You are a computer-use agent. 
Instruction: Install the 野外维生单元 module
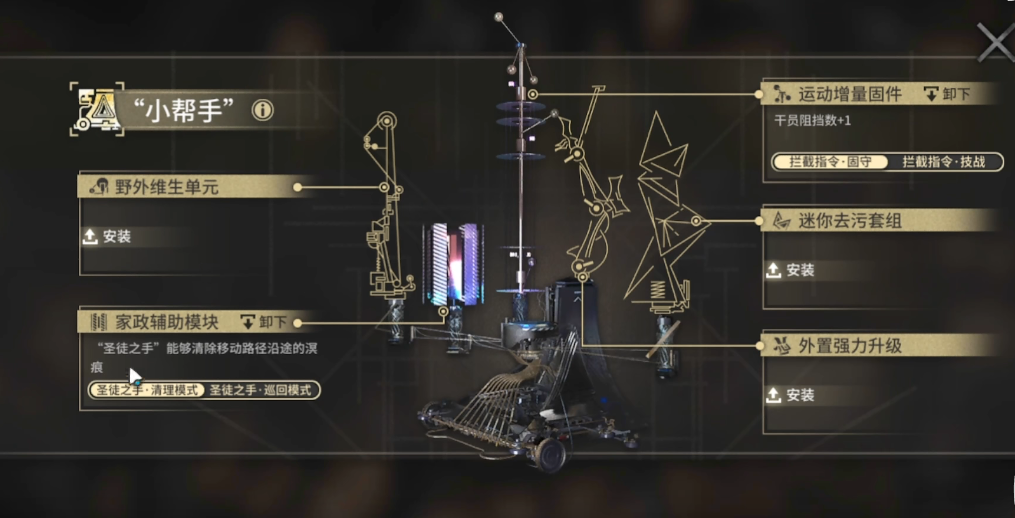pyautogui.click(x=109, y=237)
